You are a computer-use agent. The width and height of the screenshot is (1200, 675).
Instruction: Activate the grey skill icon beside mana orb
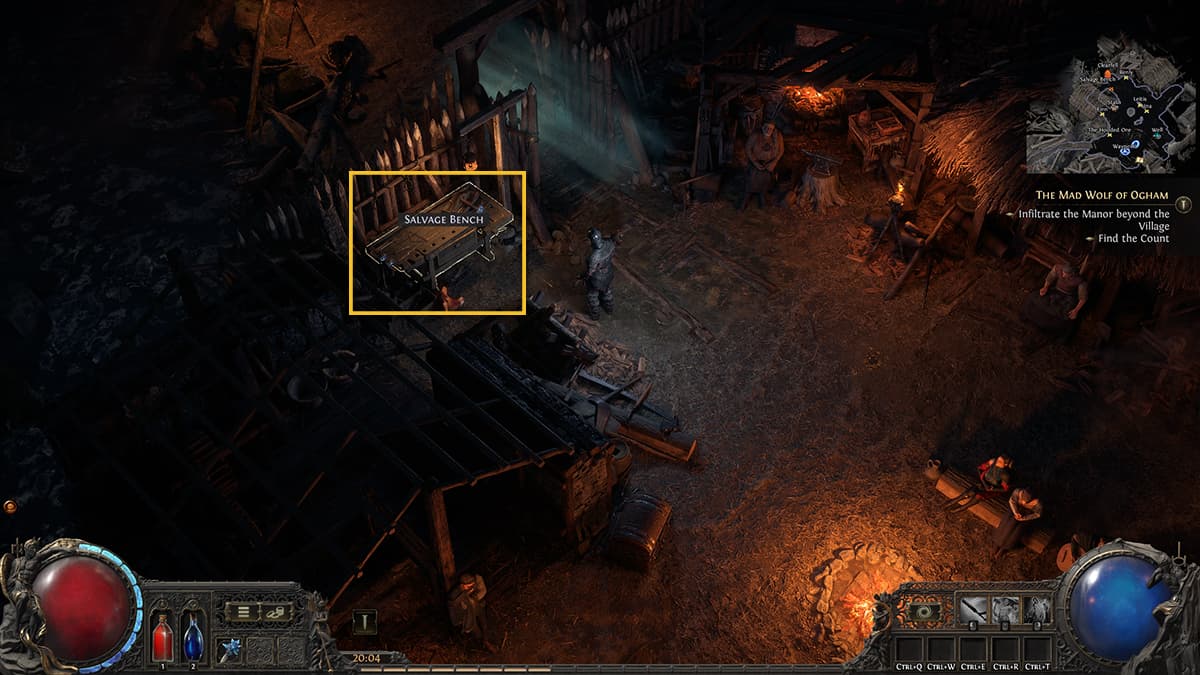[x=1039, y=609]
